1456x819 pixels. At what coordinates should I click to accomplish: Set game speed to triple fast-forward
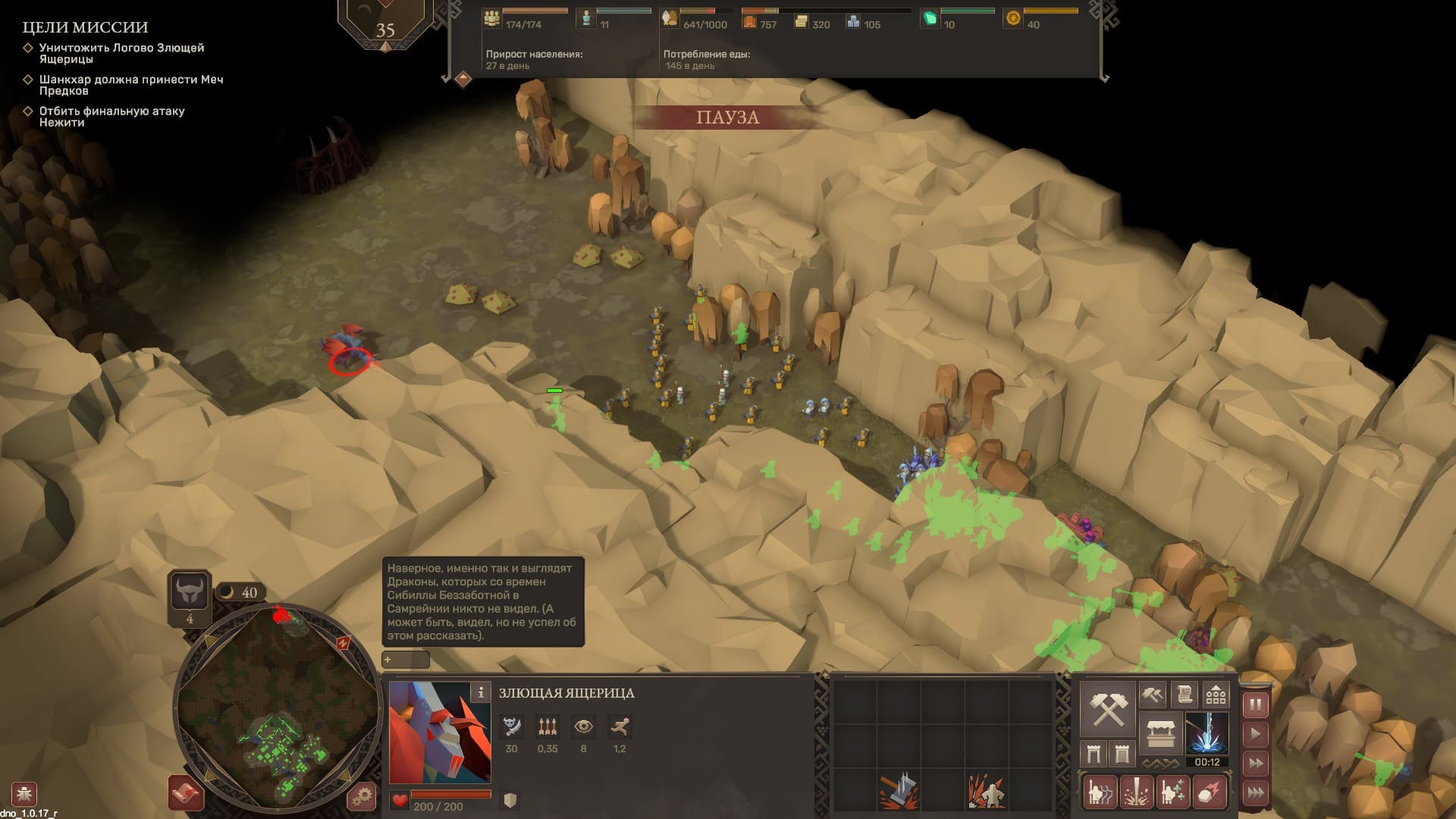click(1255, 792)
